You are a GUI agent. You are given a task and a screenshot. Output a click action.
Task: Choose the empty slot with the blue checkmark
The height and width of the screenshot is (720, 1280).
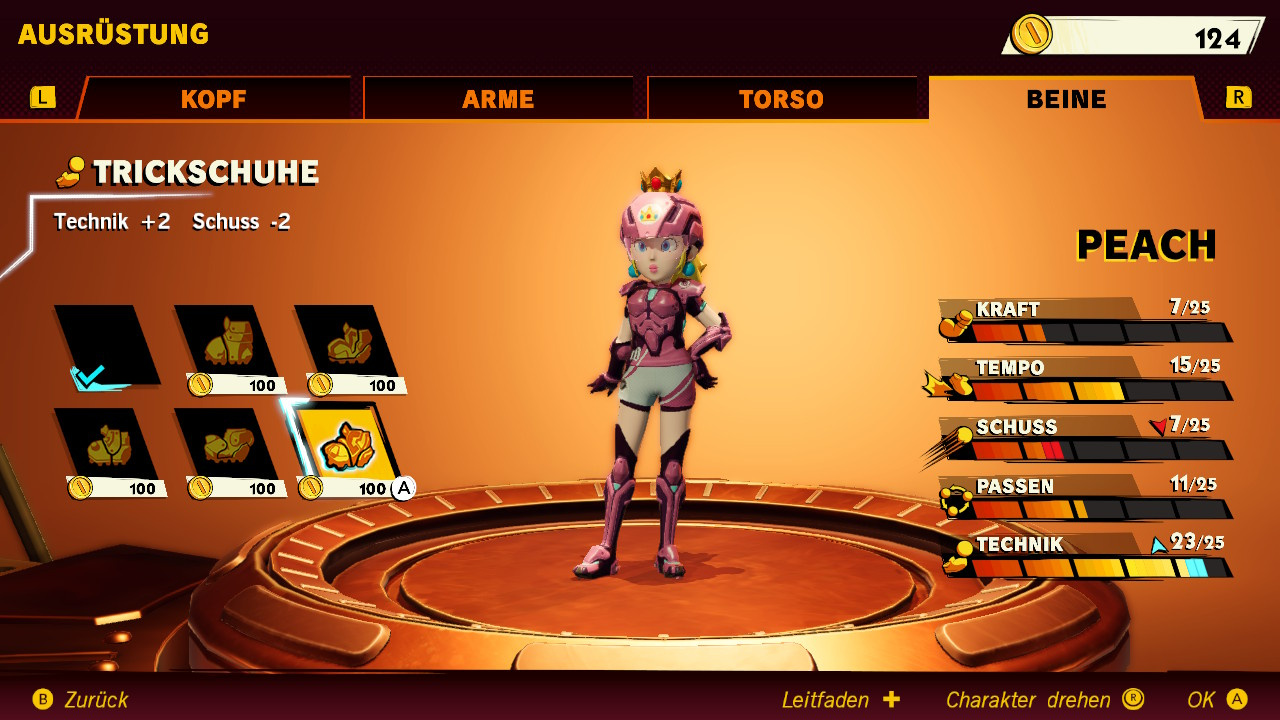106,346
